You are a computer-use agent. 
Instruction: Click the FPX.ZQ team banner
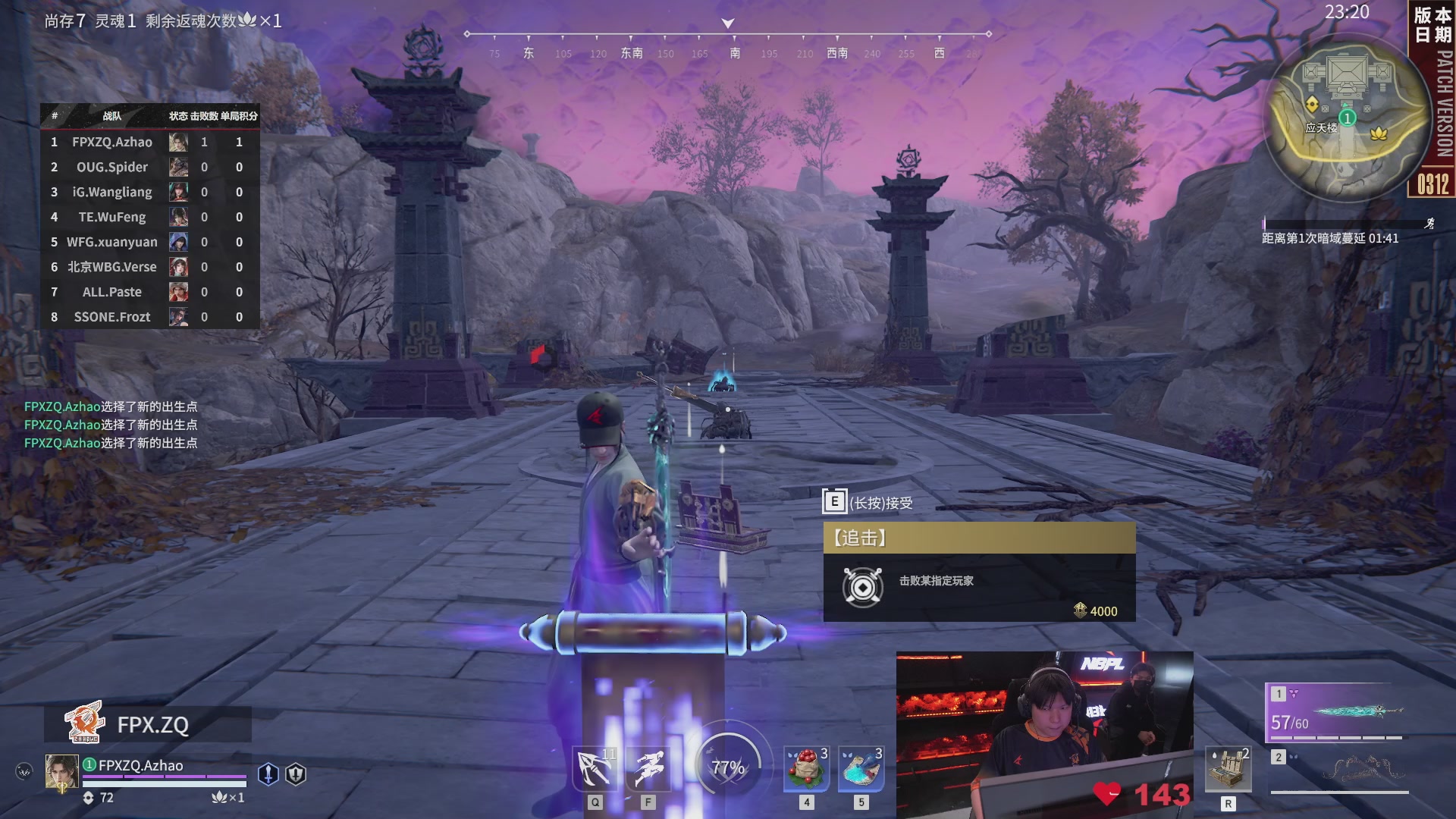(x=148, y=724)
